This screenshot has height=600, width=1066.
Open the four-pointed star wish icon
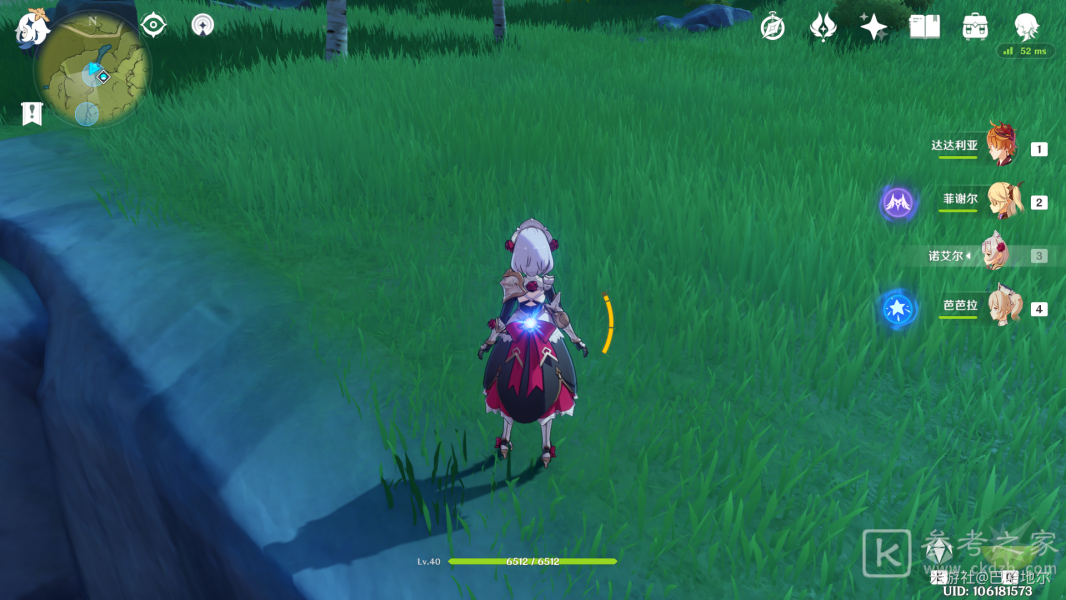click(874, 27)
